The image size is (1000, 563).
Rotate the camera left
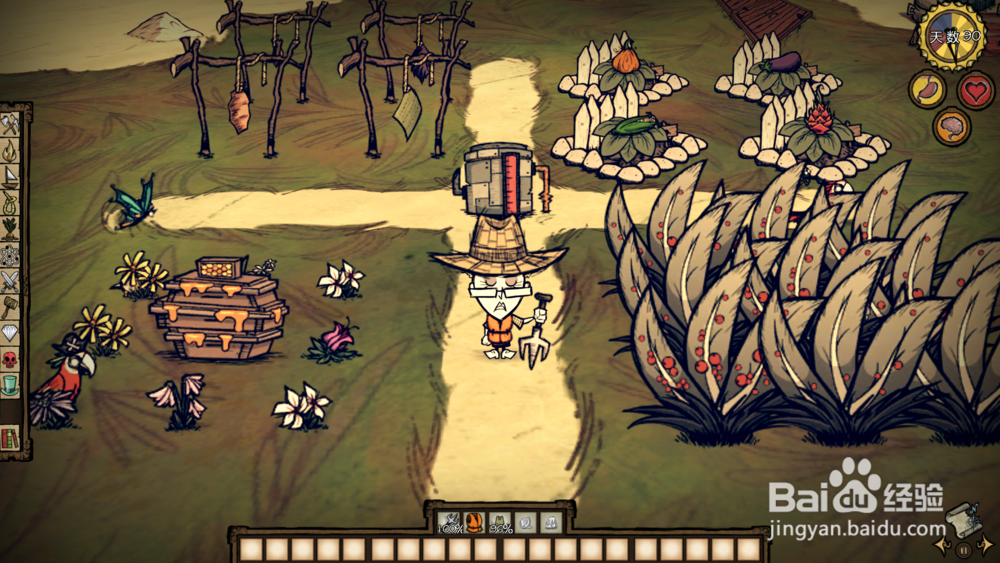(940, 547)
